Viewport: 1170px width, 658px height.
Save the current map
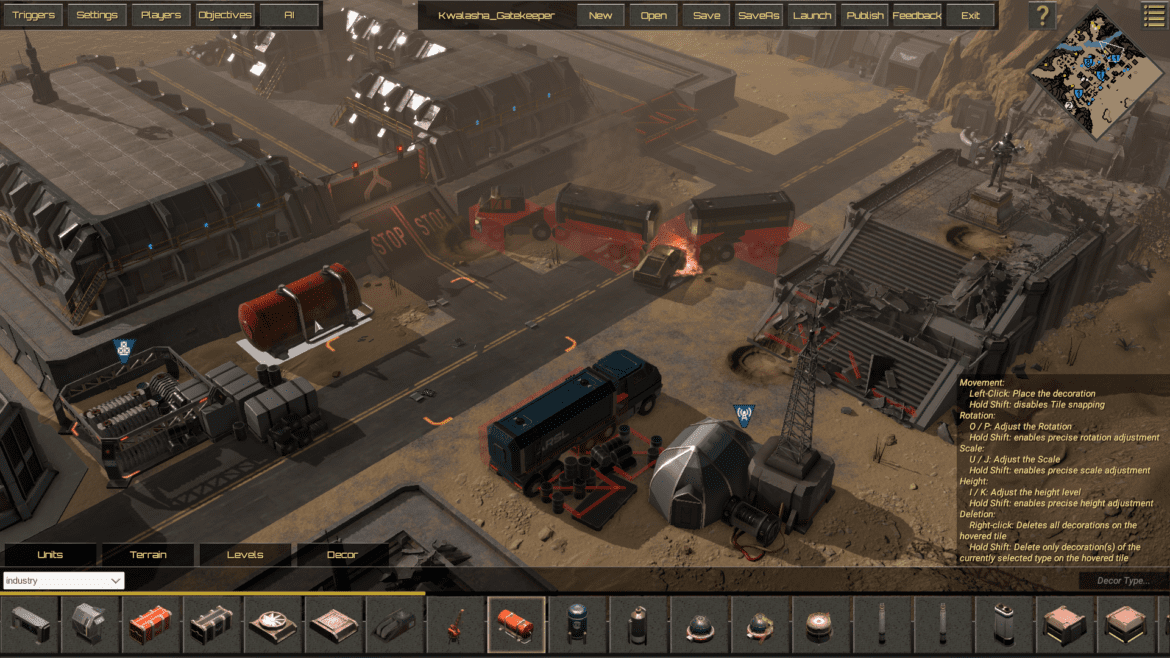pos(706,15)
